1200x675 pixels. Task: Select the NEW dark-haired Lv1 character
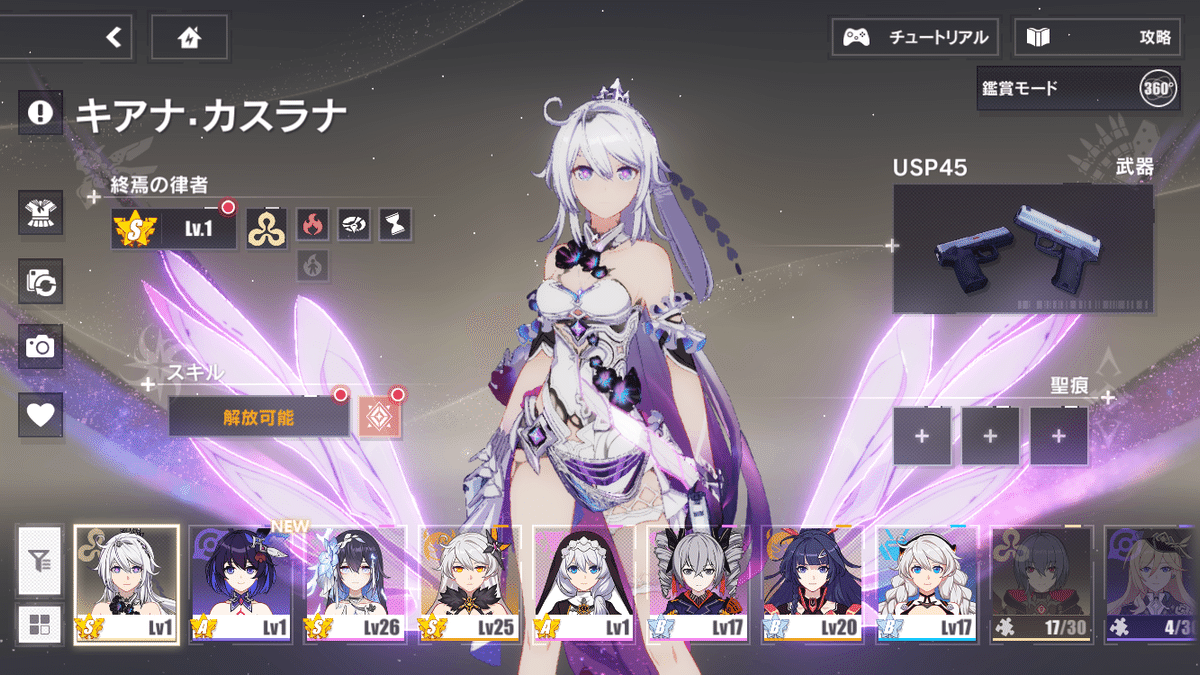pyautogui.click(x=241, y=585)
